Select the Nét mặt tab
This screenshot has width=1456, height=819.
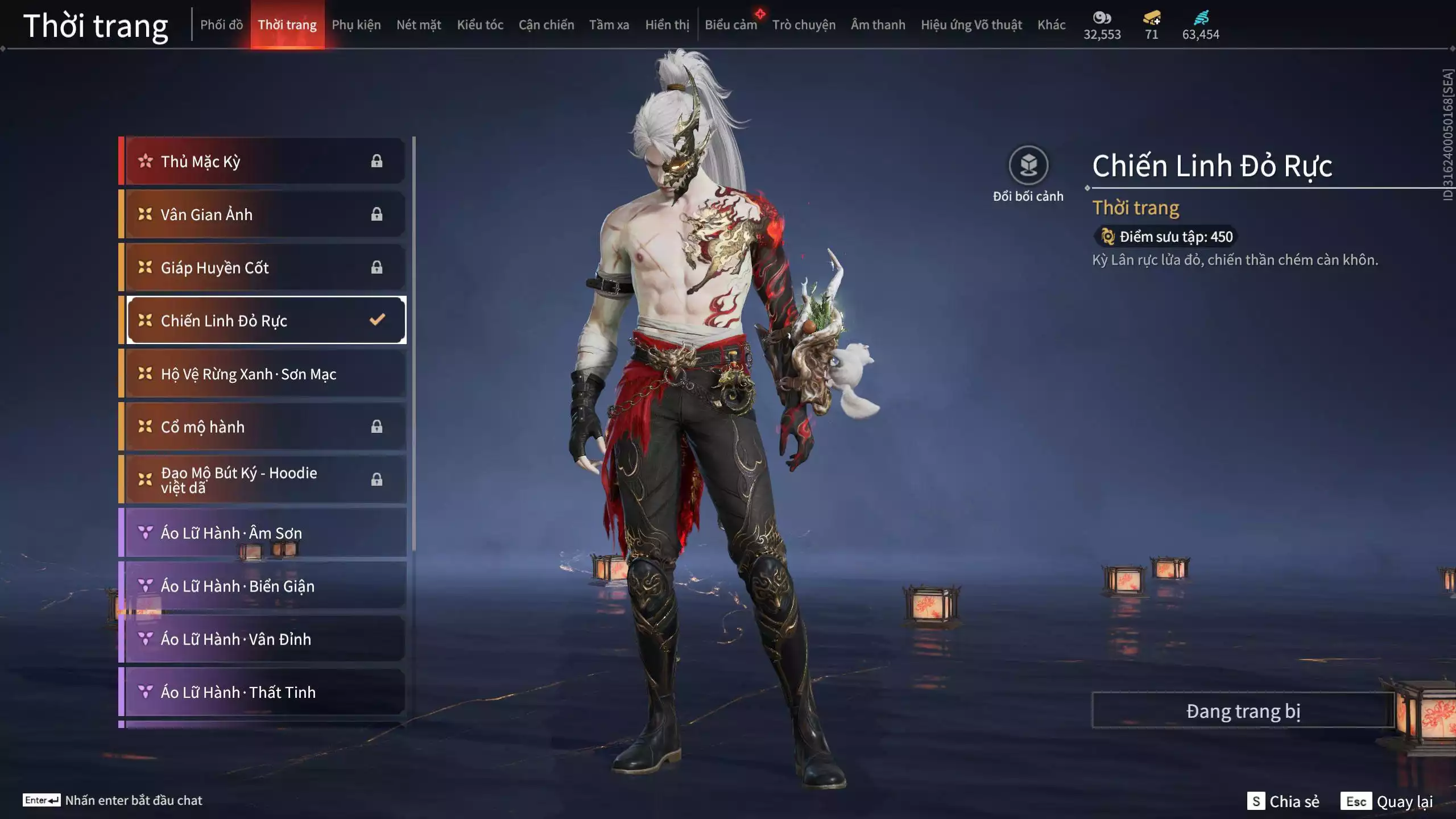[x=419, y=25]
